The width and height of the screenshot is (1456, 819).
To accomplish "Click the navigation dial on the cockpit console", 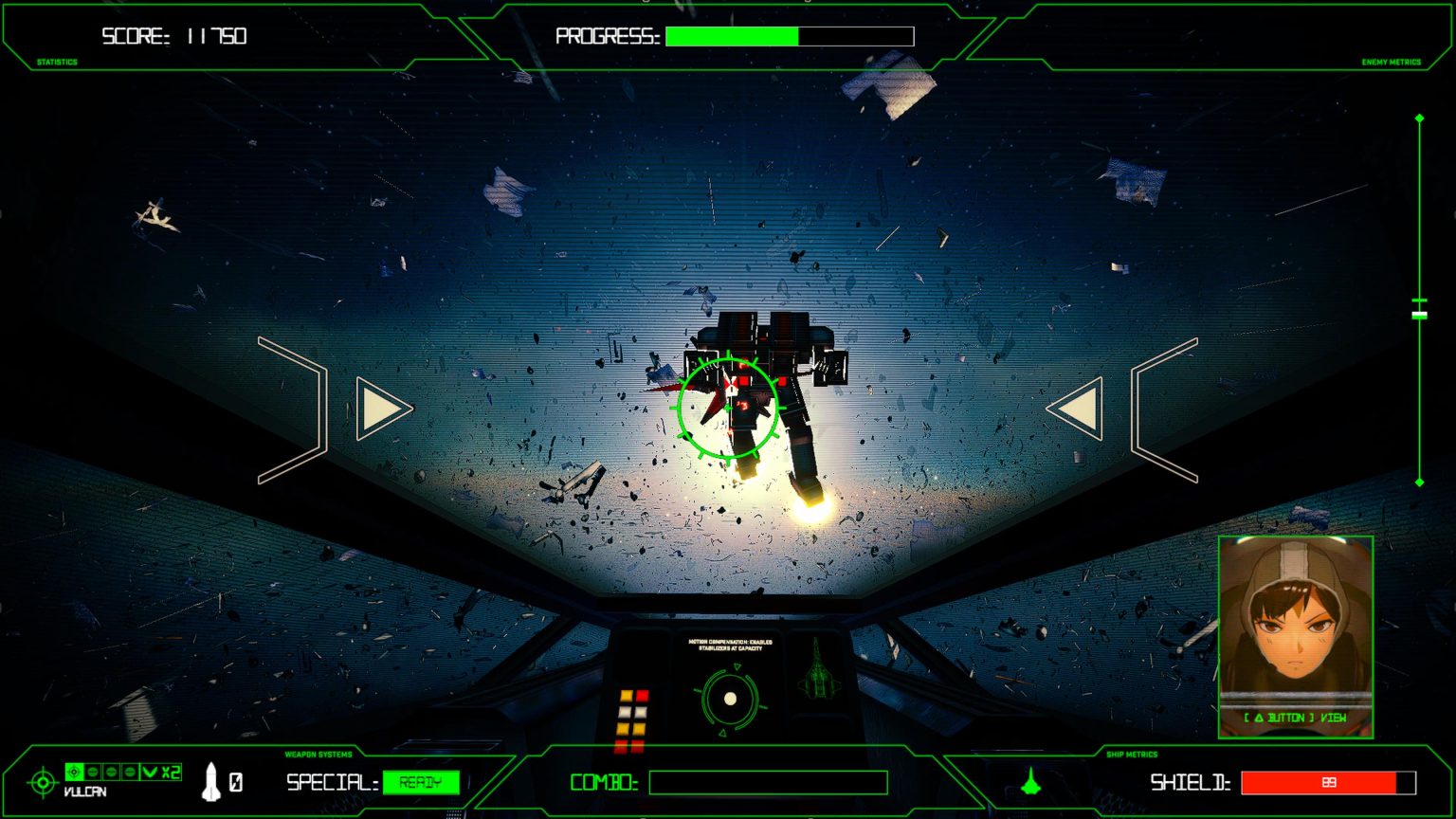I will click(x=730, y=700).
